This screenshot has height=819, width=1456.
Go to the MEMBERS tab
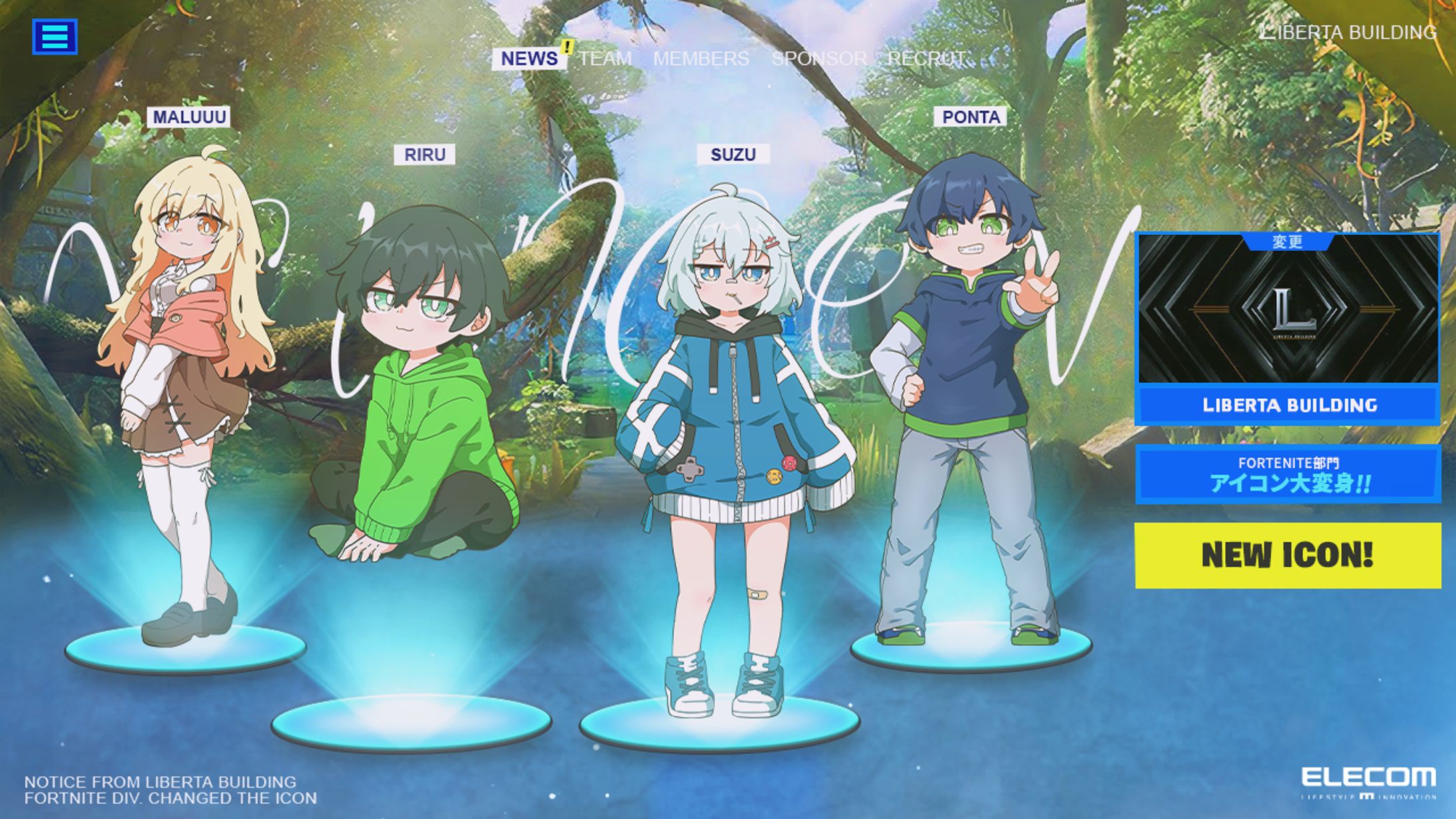click(701, 59)
